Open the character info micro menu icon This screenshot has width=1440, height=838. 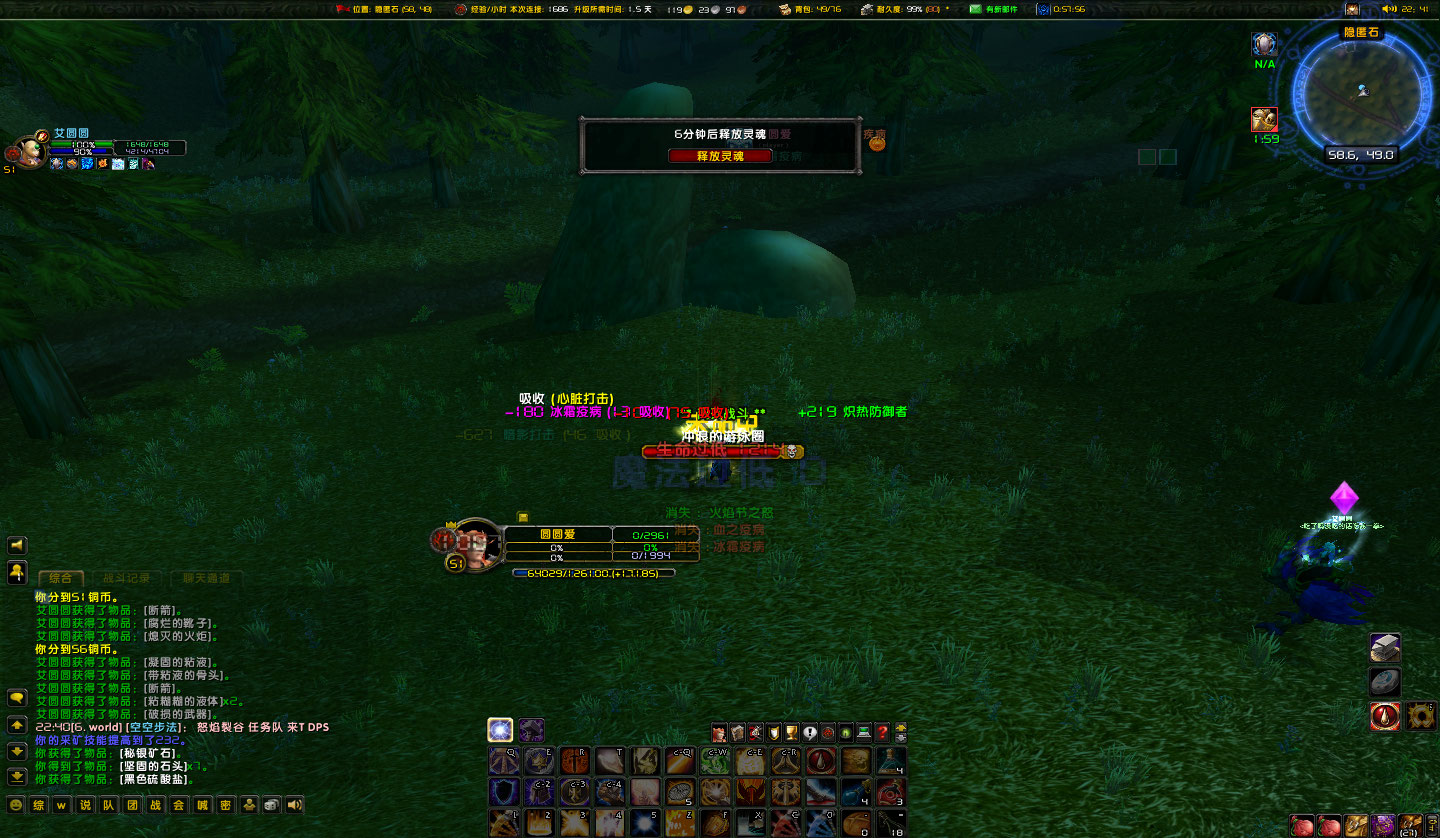(719, 731)
